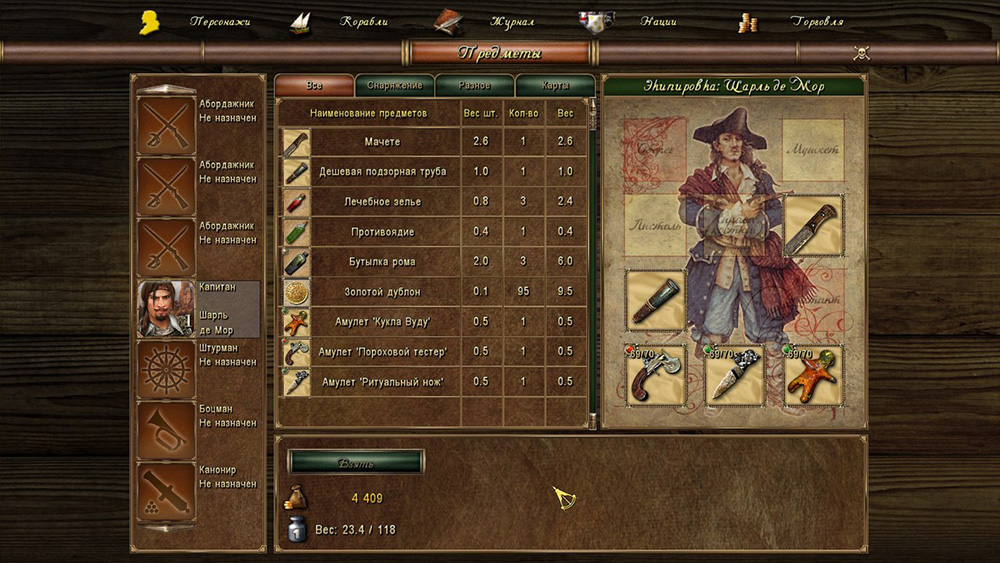1000x563 pixels.
Task: Click the equipped voodoo doll amulet slot
Action: [x=813, y=376]
